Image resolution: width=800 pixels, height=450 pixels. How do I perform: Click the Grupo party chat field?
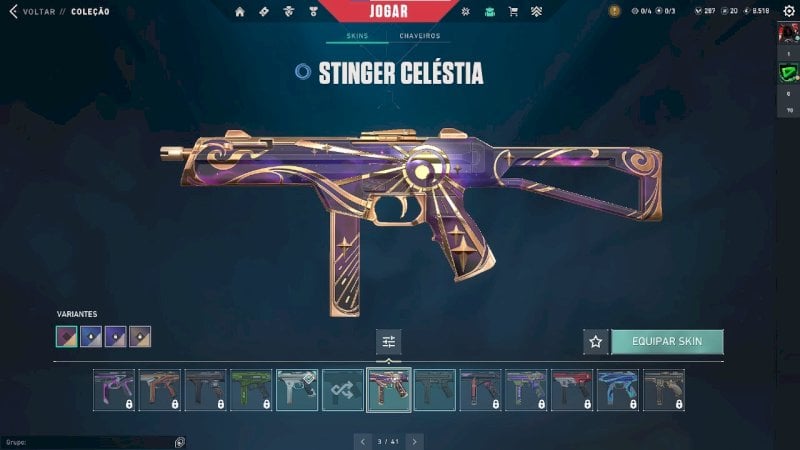point(90,441)
